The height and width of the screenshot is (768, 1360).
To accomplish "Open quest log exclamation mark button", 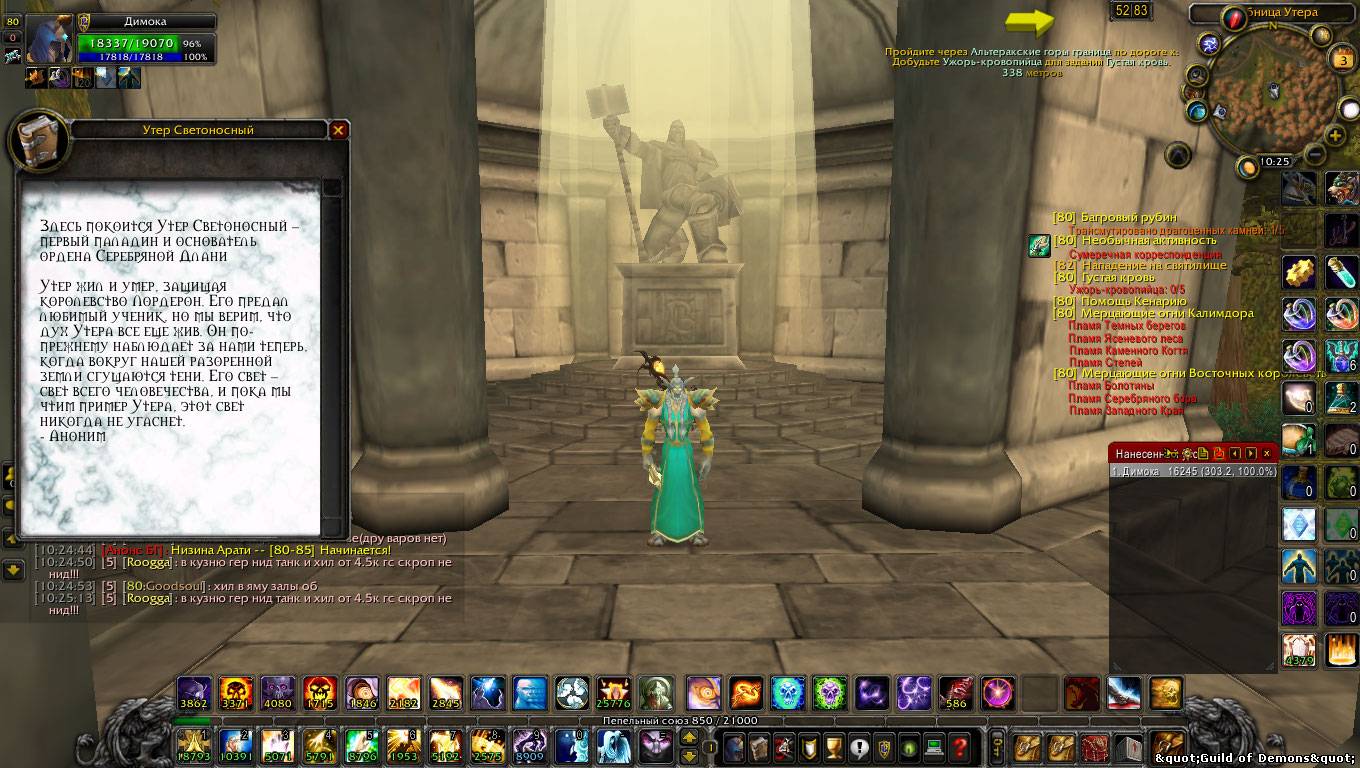I will coord(859,746).
